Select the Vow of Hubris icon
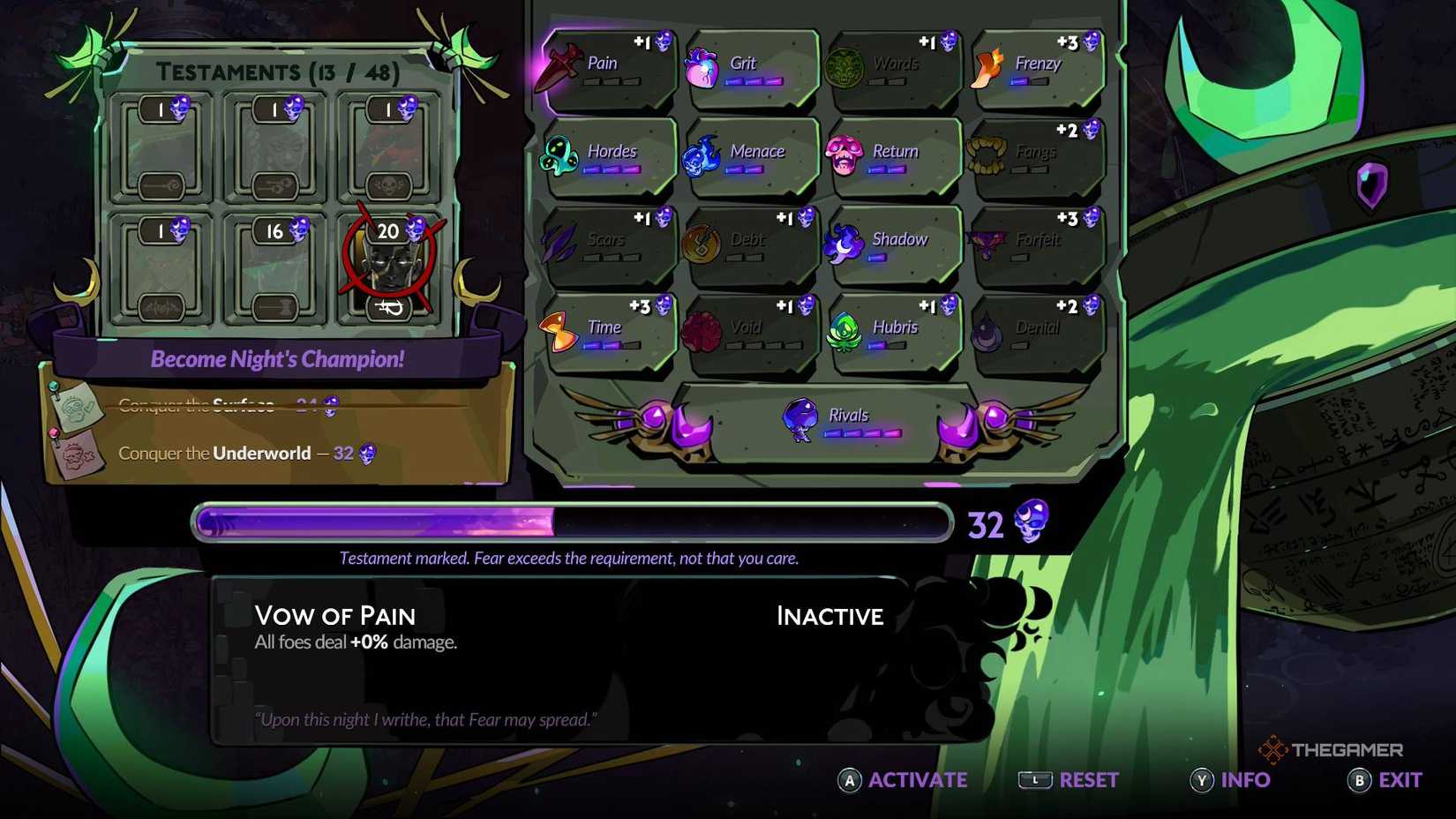 [844, 328]
